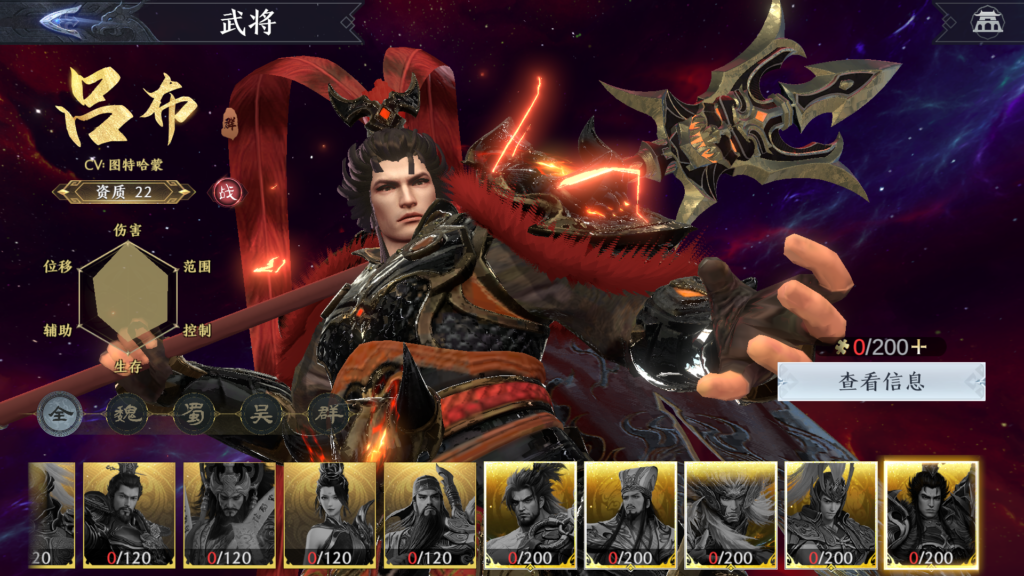
Task: Choose the 群 faction filter tab
Action: 327,414
